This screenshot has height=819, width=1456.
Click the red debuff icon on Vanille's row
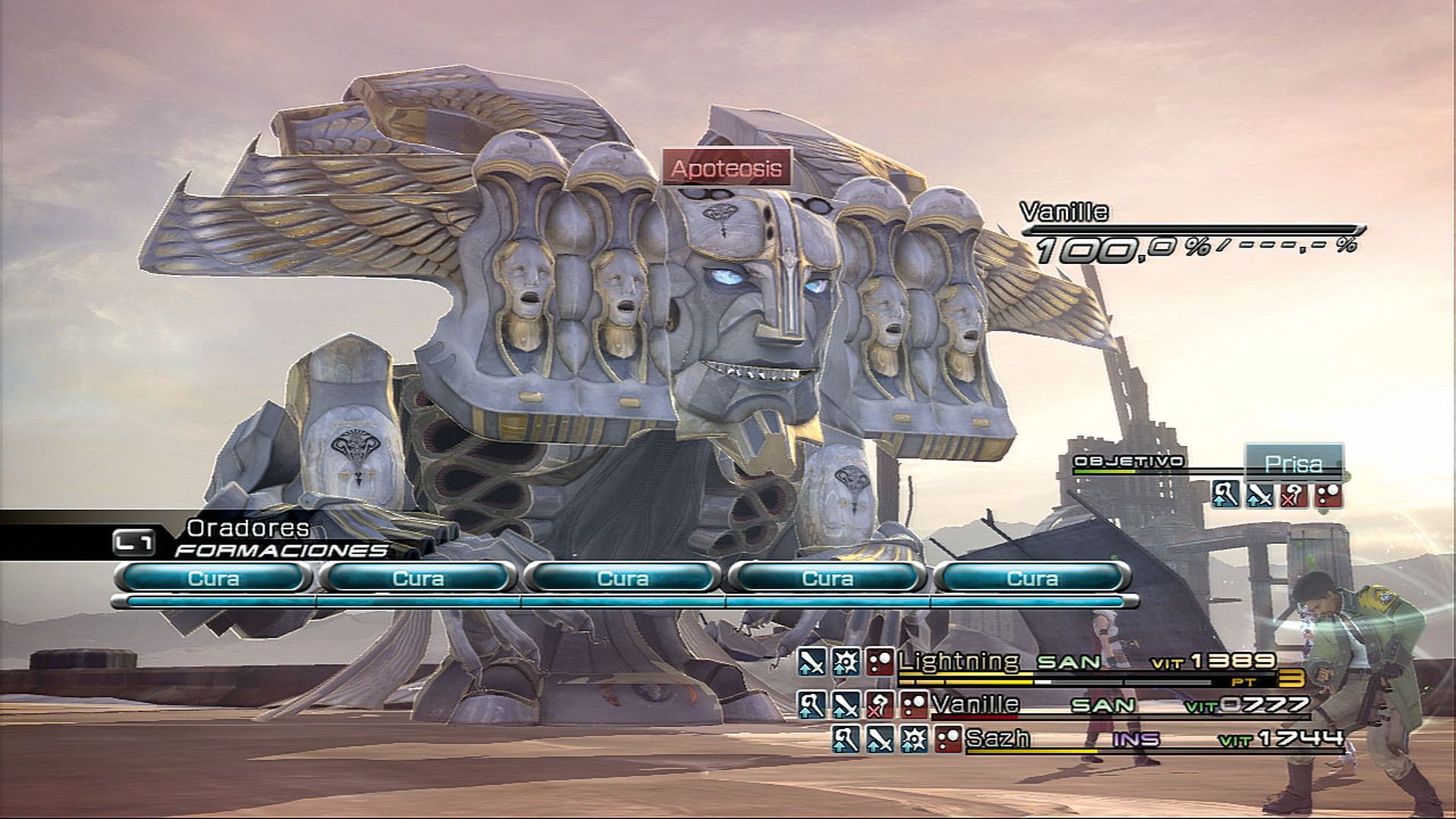click(880, 707)
